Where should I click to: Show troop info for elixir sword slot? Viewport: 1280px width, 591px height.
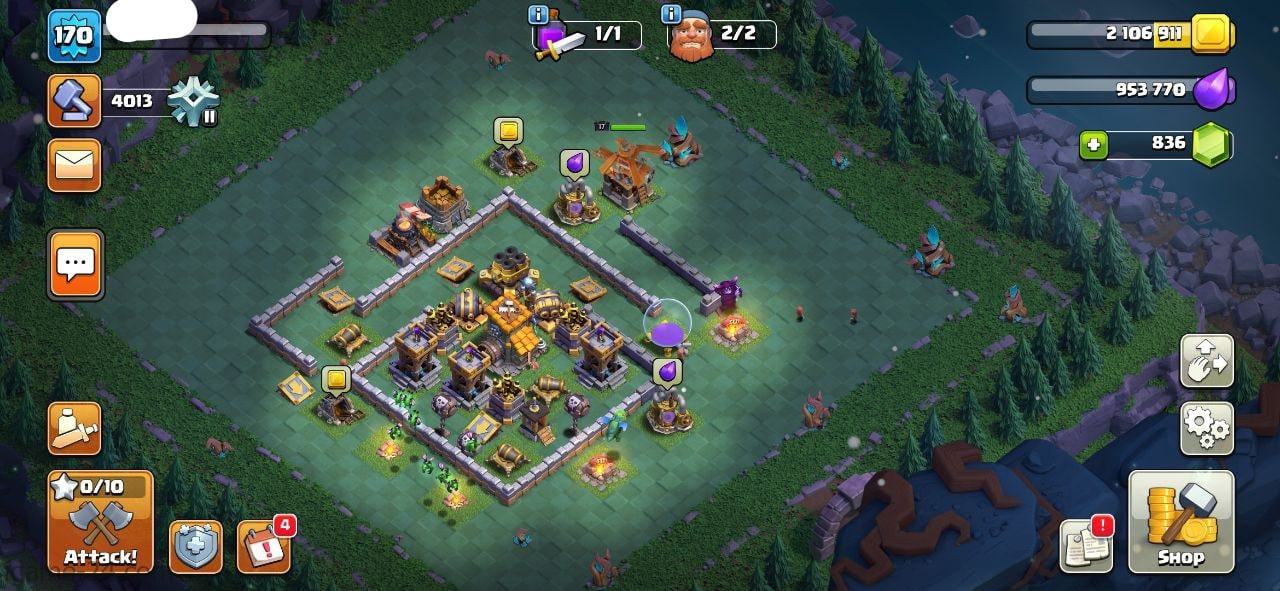[x=538, y=15]
